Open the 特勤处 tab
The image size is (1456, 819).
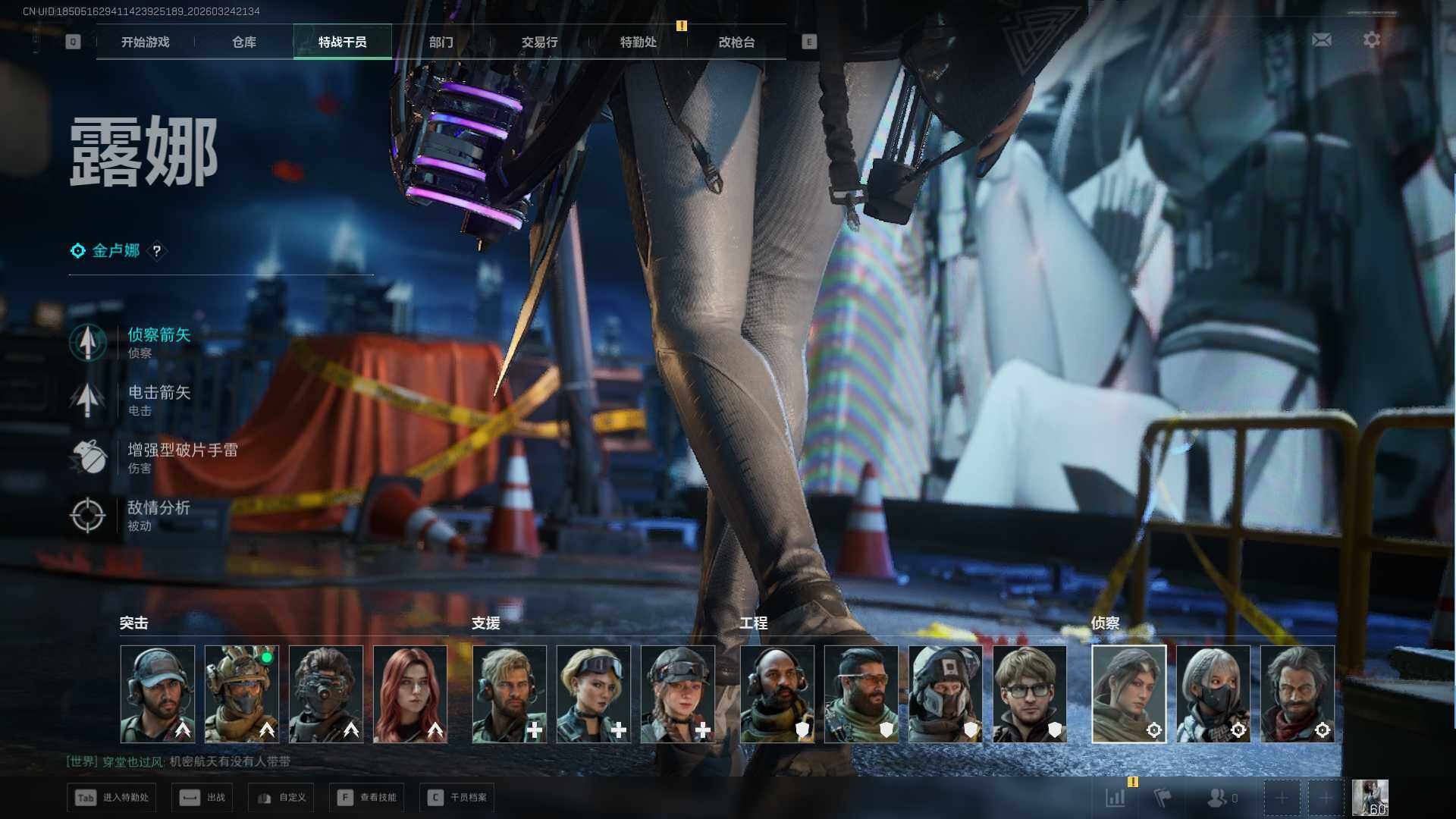pos(638,42)
